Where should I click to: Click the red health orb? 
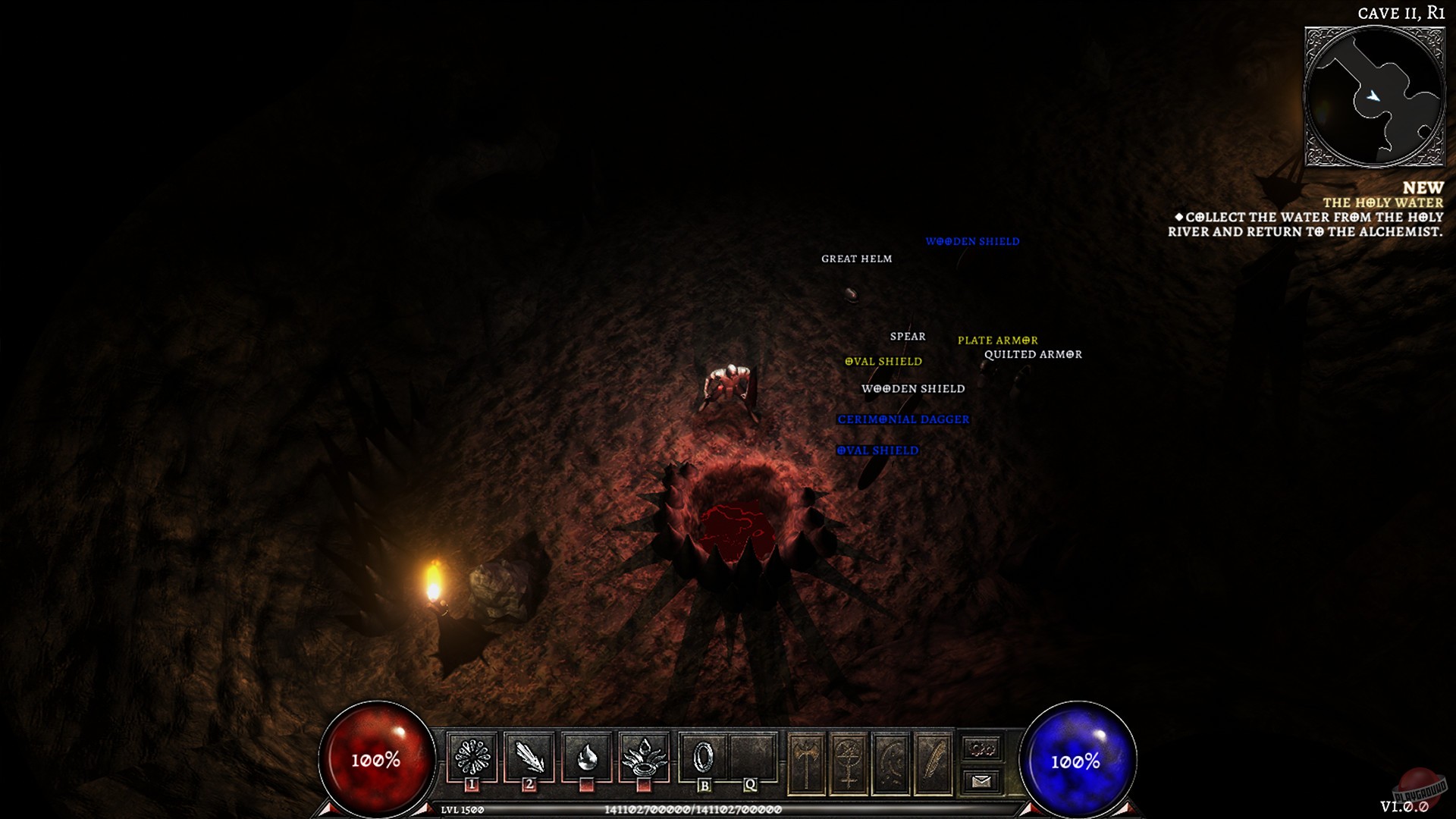pos(377,756)
